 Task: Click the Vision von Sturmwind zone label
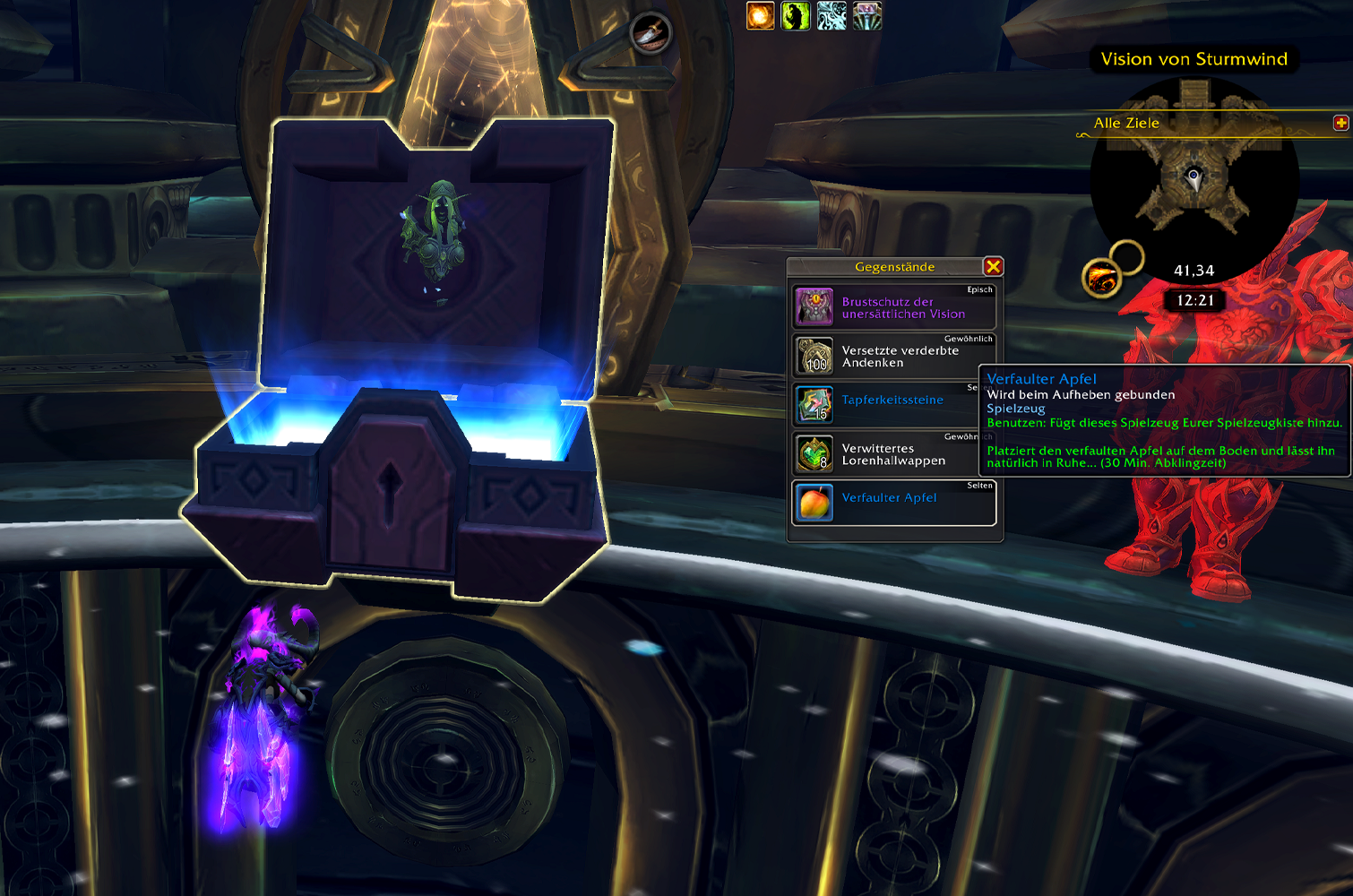pos(1194,59)
